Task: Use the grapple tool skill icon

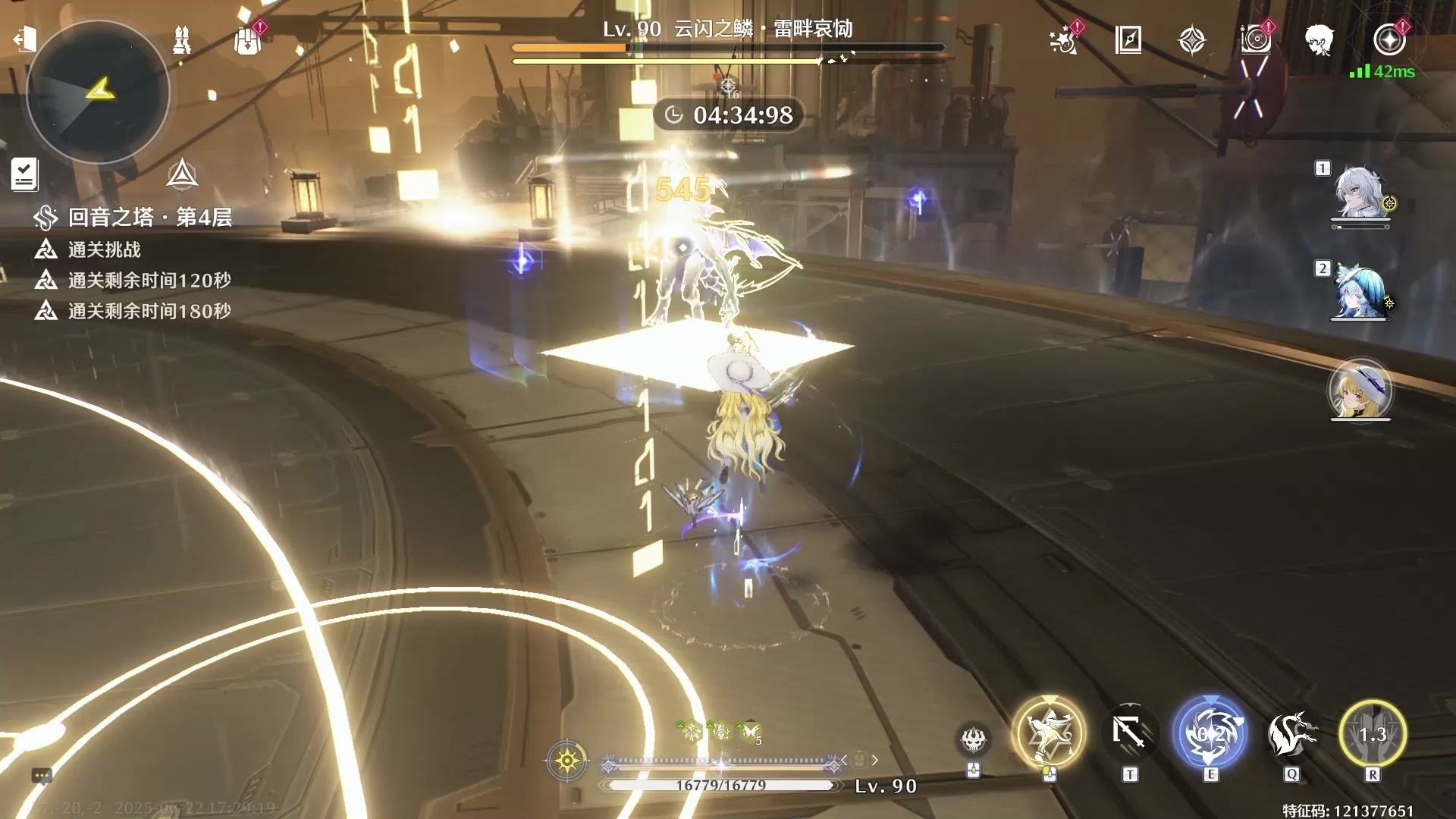Action: click(x=1129, y=733)
